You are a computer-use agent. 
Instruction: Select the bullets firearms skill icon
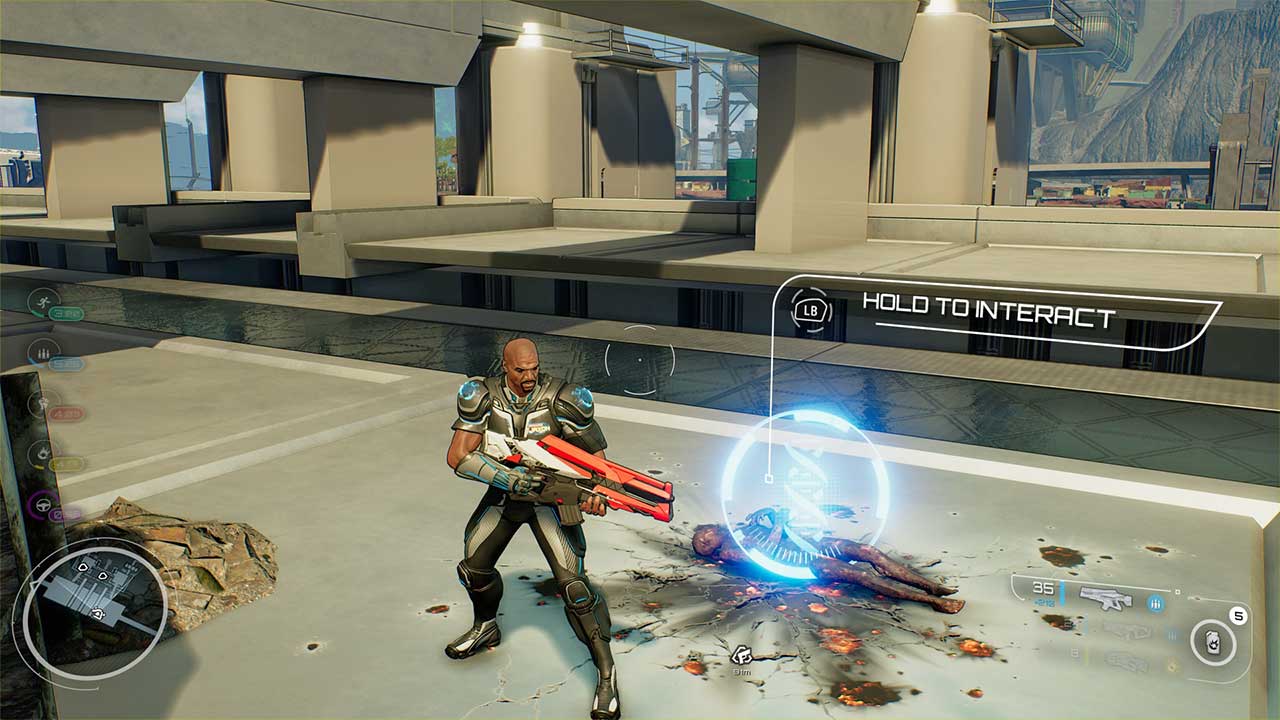pyautogui.click(x=43, y=352)
